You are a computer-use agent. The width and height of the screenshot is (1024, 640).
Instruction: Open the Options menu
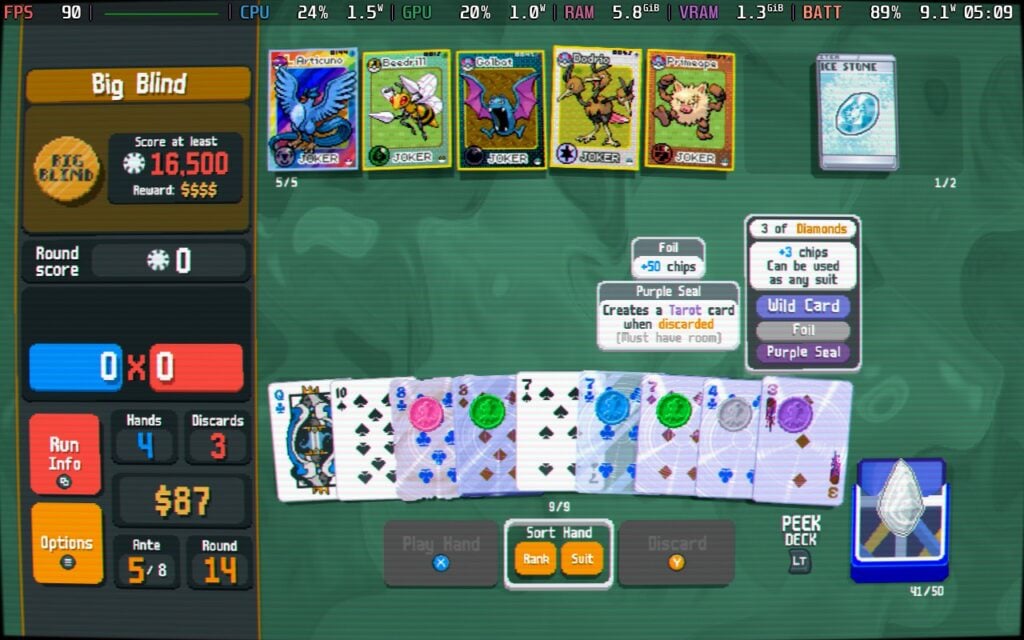pyautogui.click(x=66, y=543)
